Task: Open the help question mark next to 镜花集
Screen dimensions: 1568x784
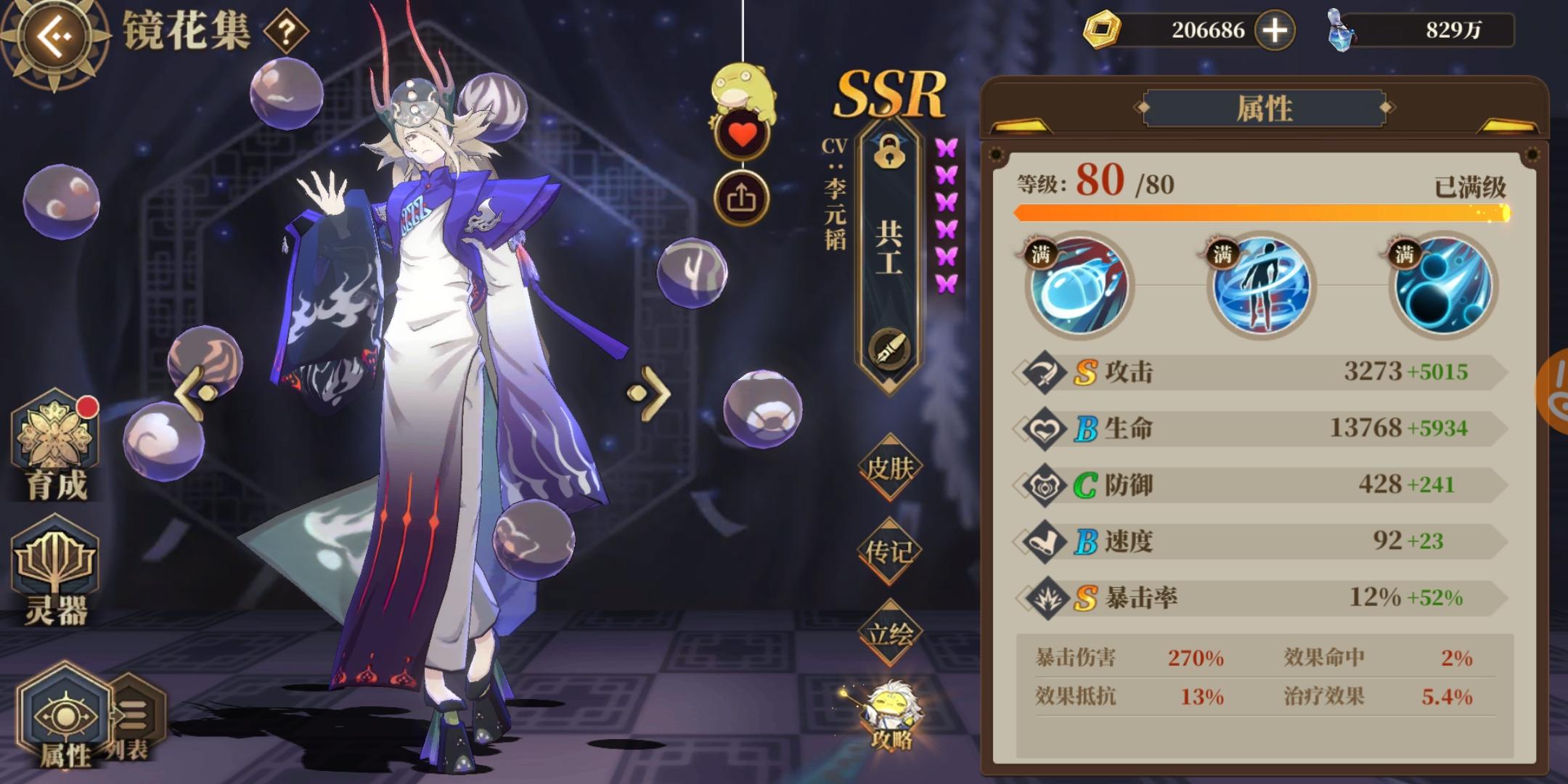Action: pyautogui.click(x=287, y=32)
